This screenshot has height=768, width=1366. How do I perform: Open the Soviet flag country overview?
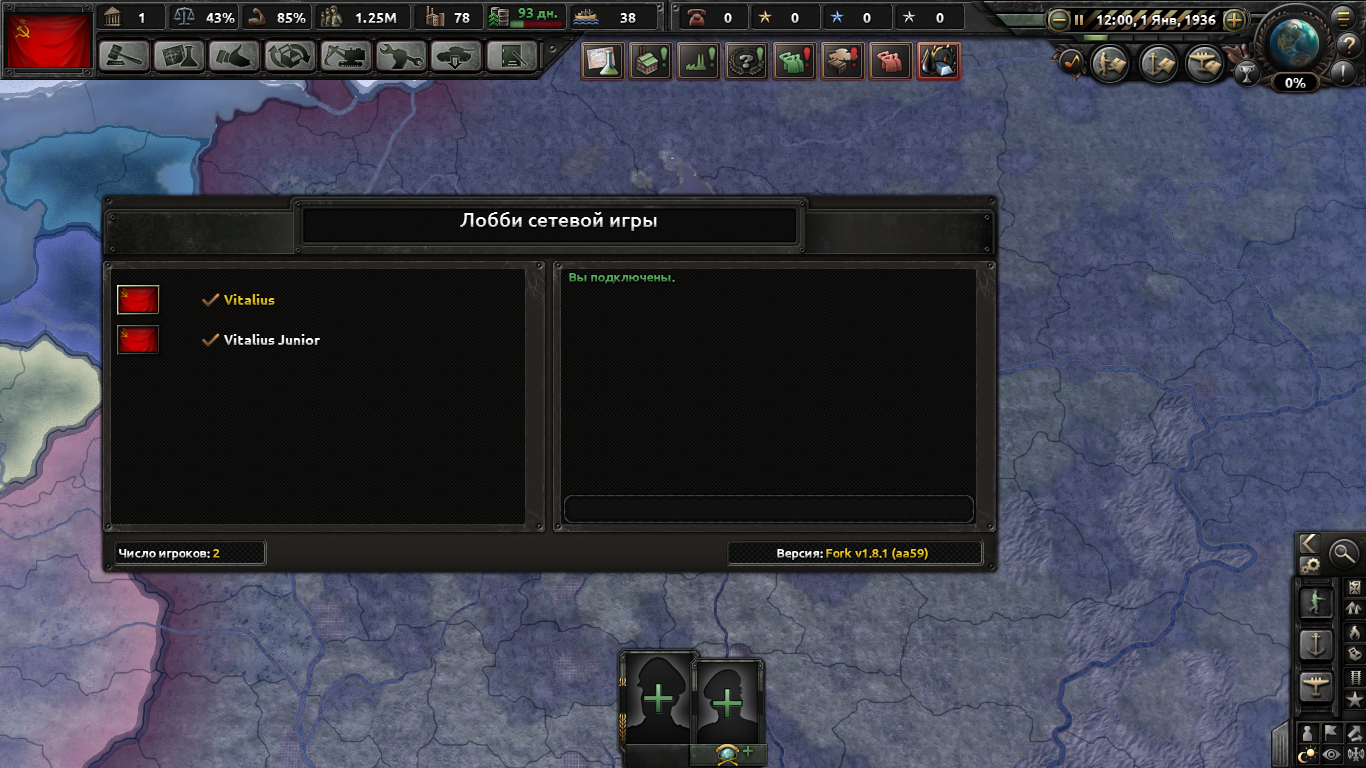click(x=49, y=41)
